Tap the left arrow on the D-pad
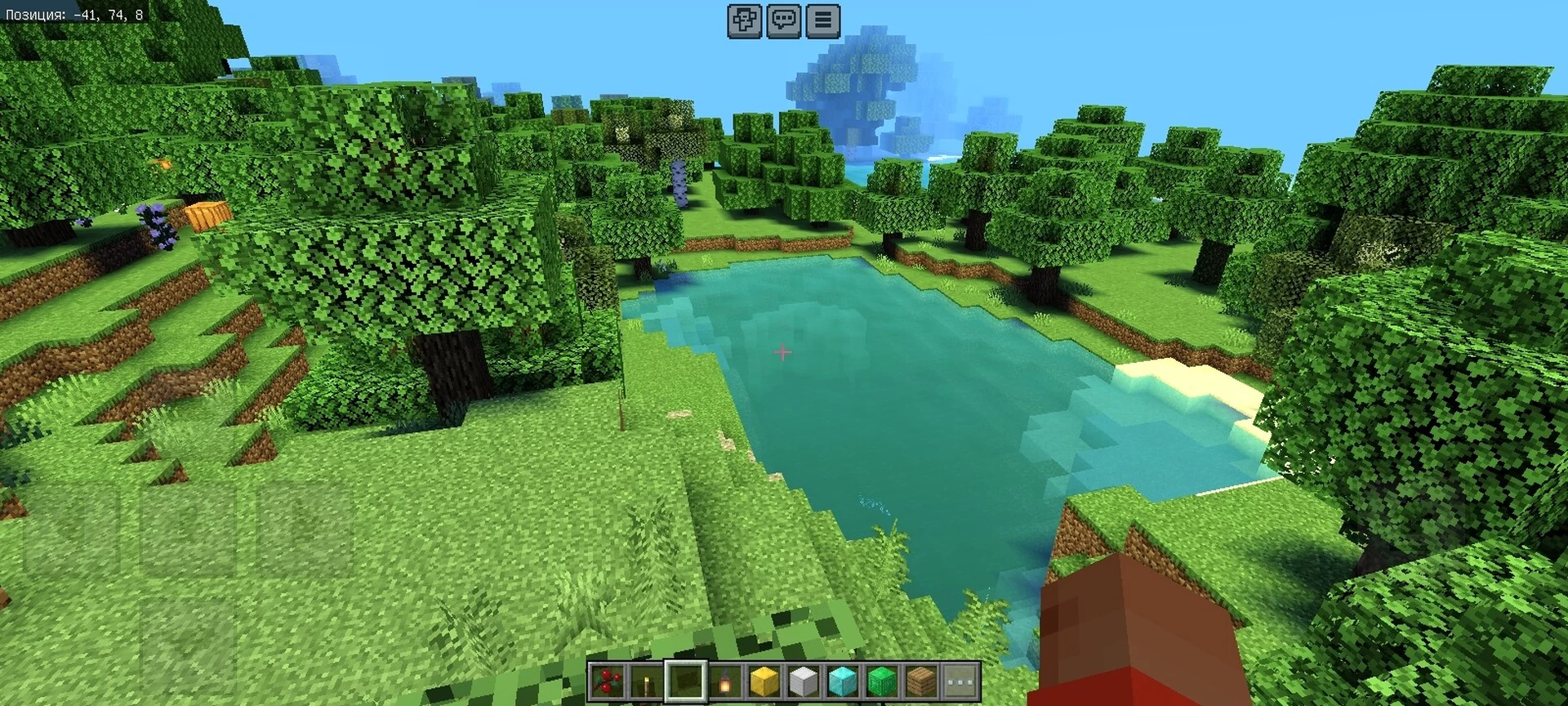Viewport: 1568px width, 706px height. 72,529
